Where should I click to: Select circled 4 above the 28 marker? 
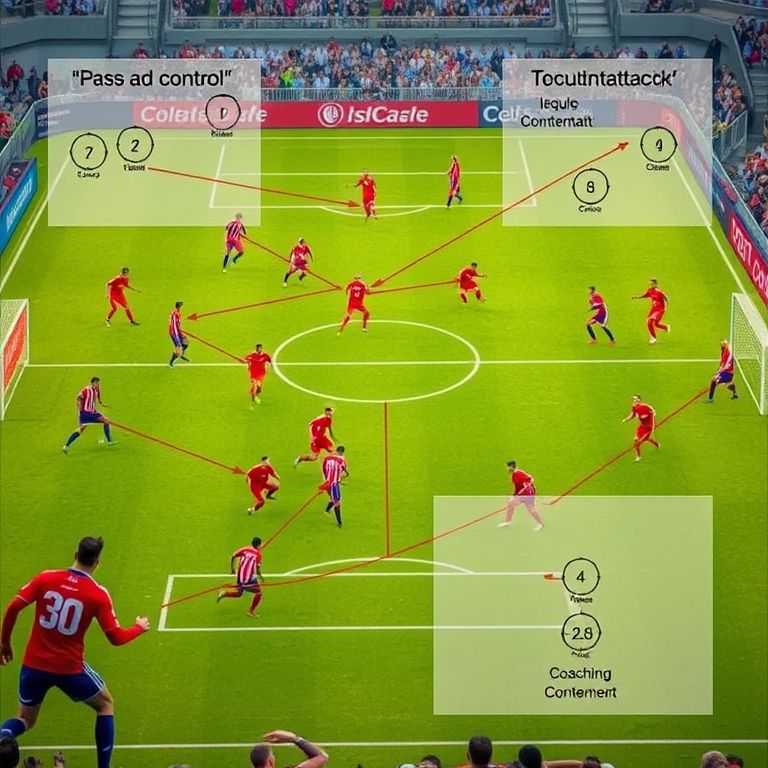[580, 576]
